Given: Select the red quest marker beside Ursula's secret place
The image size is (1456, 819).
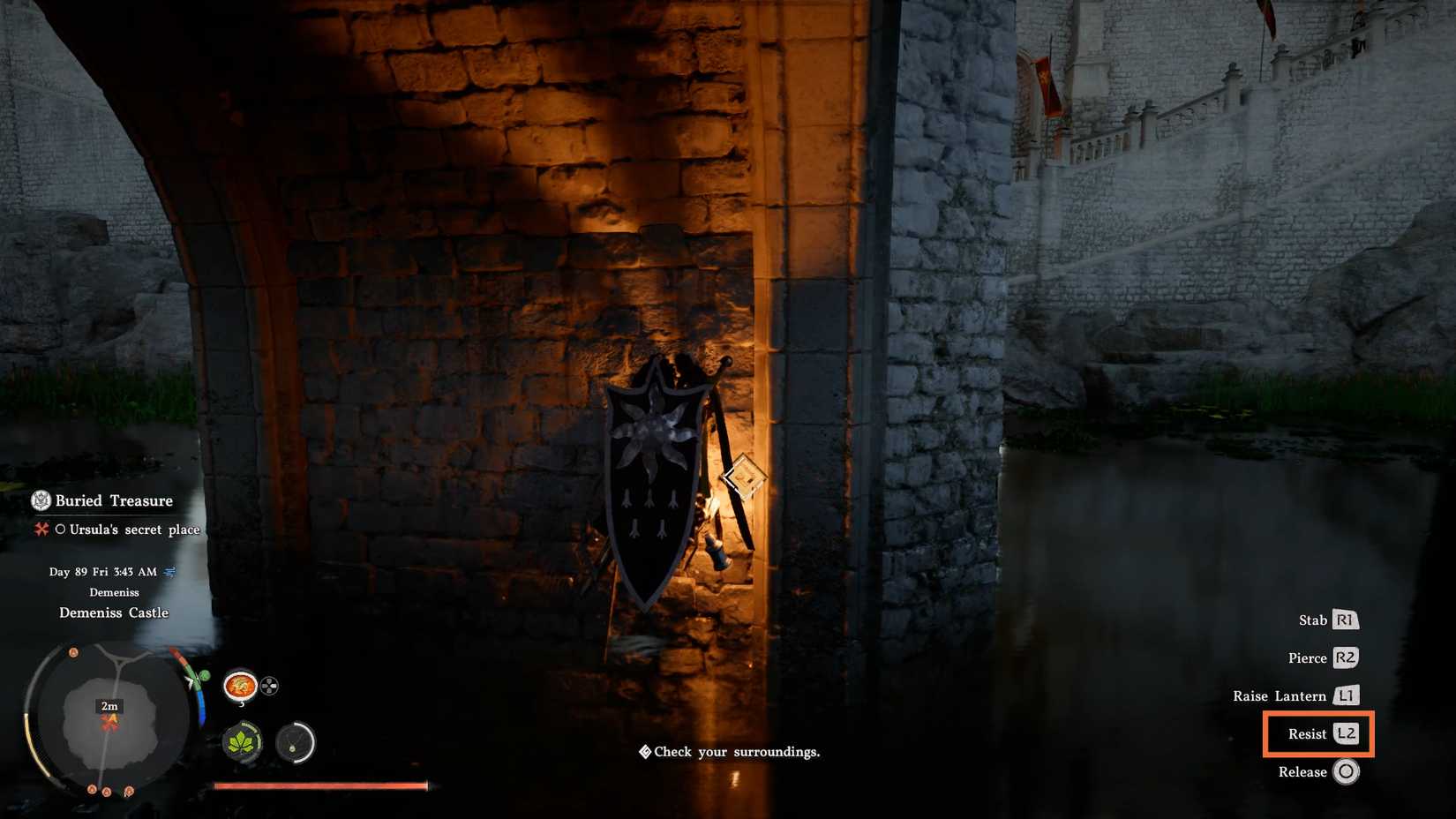Looking at the screenshot, I should (x=40, y=530).
